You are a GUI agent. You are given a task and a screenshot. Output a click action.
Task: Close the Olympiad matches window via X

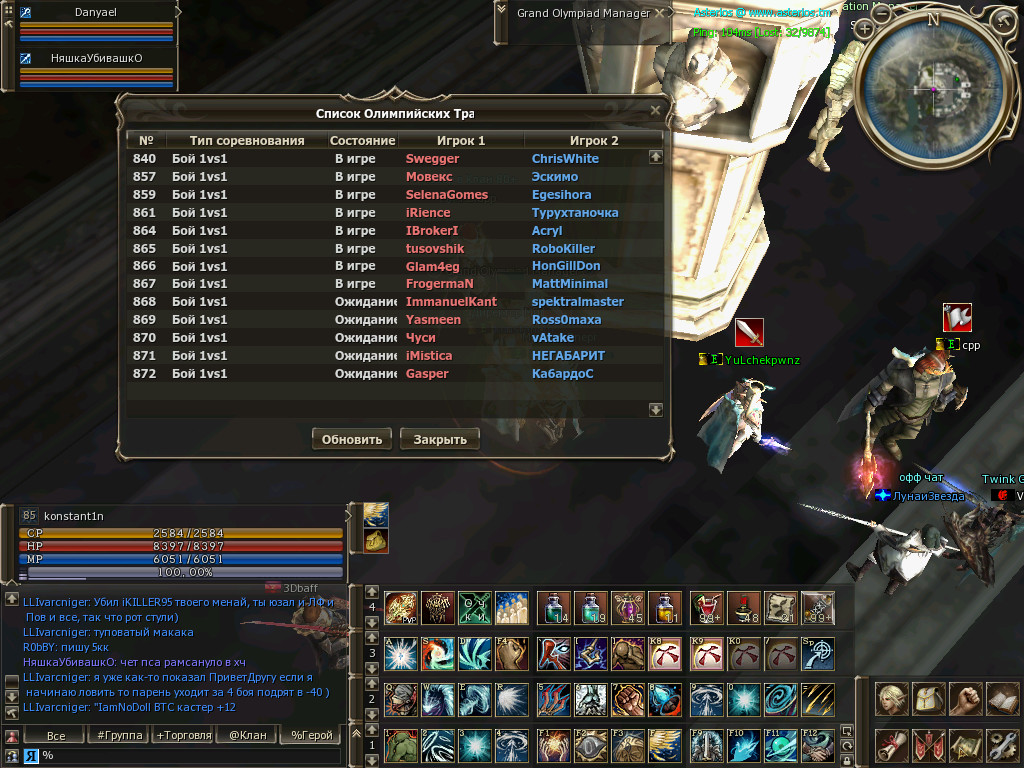coord(655,110)
